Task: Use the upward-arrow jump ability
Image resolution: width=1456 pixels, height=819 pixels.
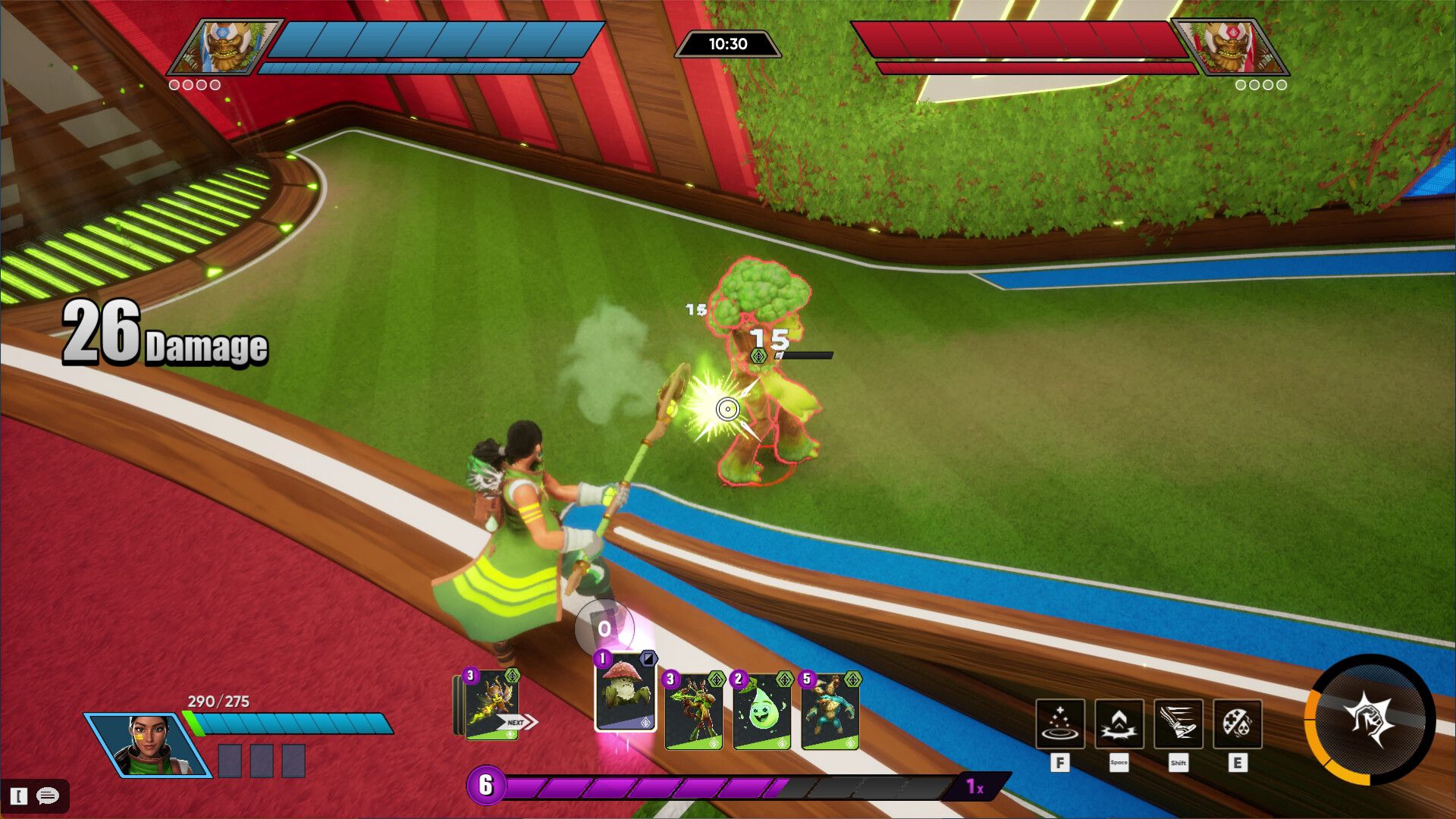Action: 1119,723
